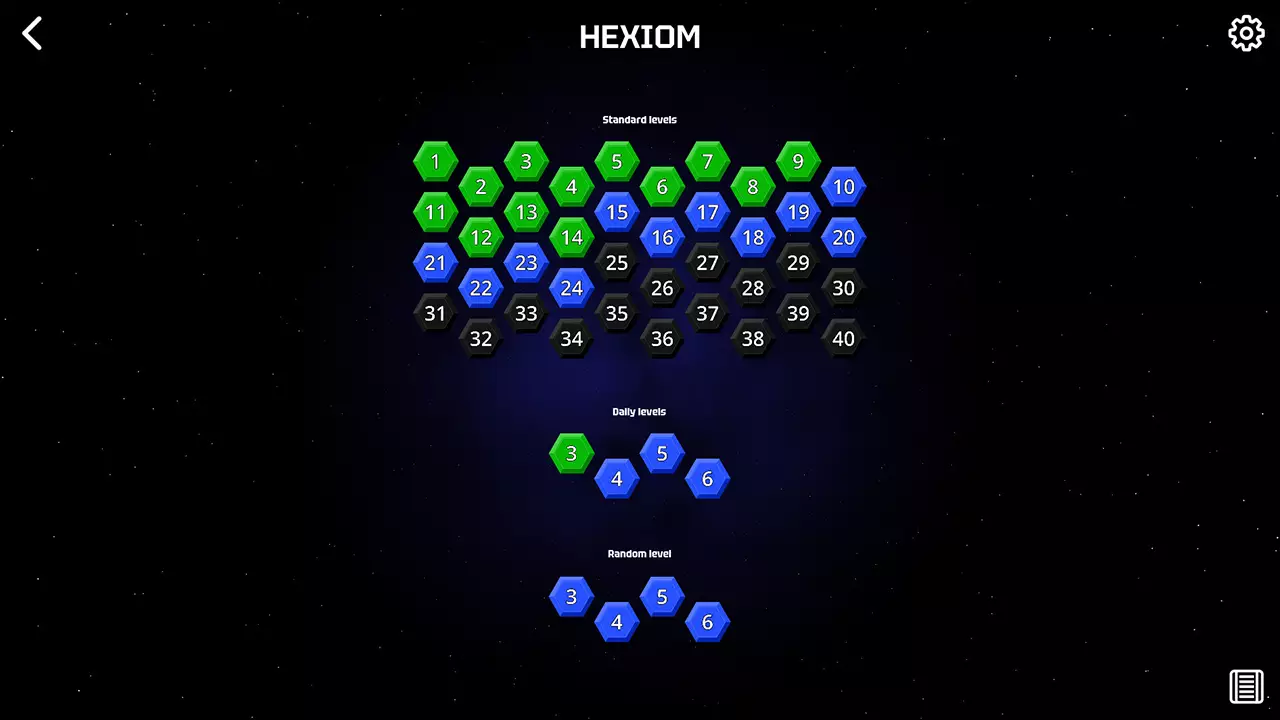Screen dimensions: 1280x720
Task: Pick level 36 from standard levels
Action: coord(662,338)
